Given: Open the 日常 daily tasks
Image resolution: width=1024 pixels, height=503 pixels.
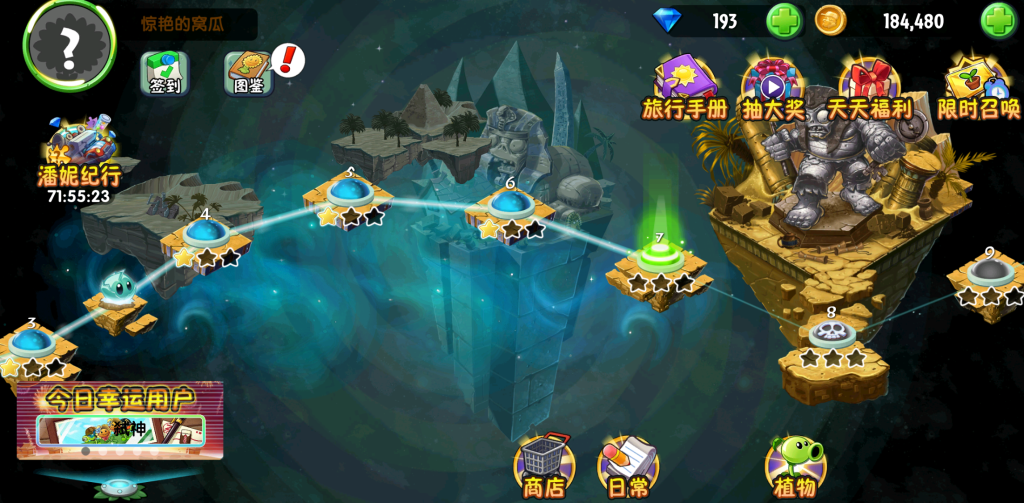Looking at the screenshot, I should coord(628,467).
